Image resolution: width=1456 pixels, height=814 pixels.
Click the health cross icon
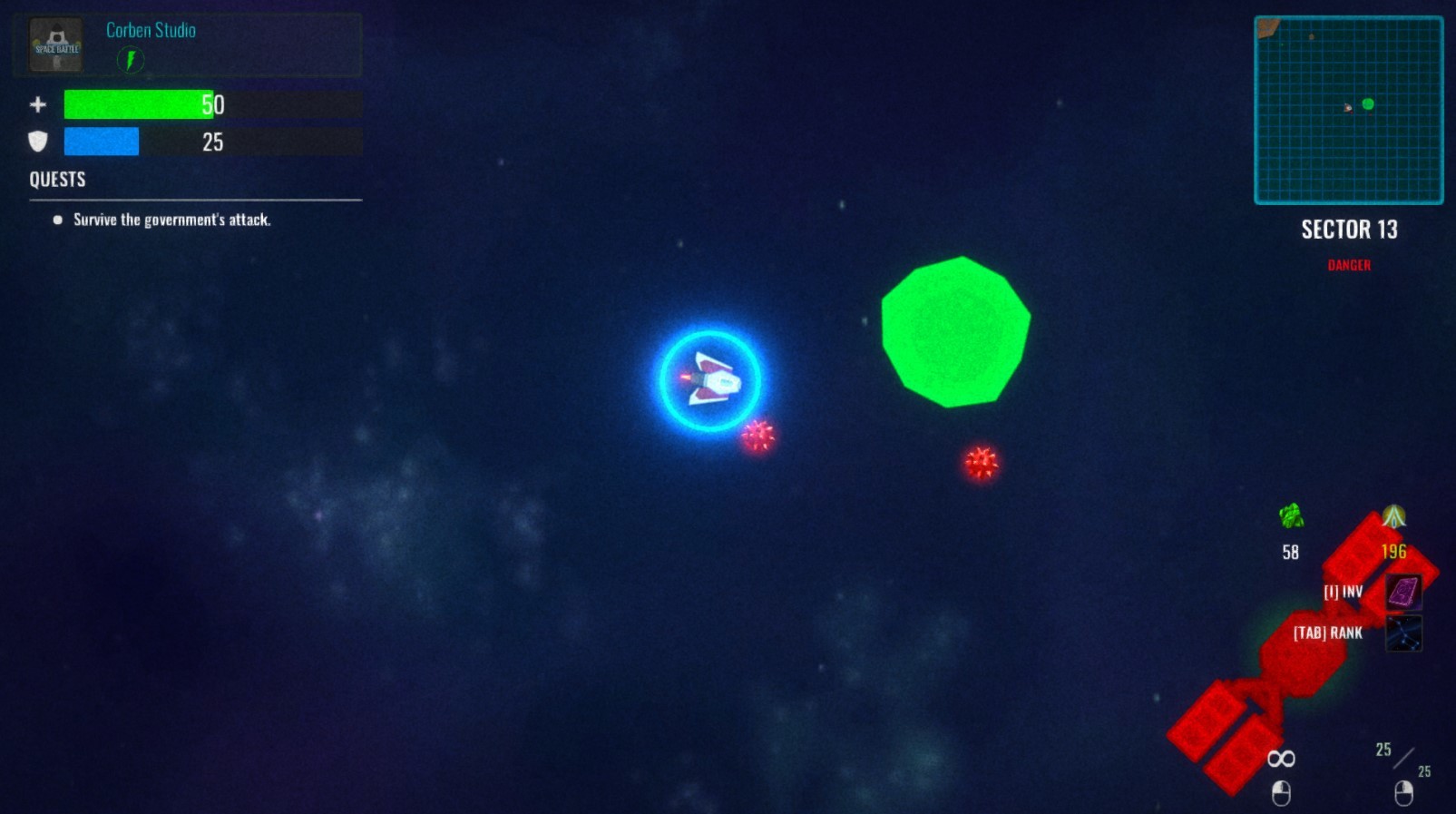37,104
